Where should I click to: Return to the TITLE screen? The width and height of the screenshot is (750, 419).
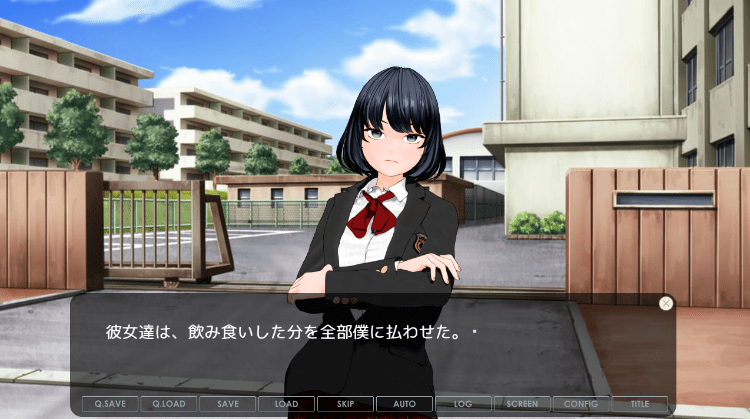[x=640, y=404]
